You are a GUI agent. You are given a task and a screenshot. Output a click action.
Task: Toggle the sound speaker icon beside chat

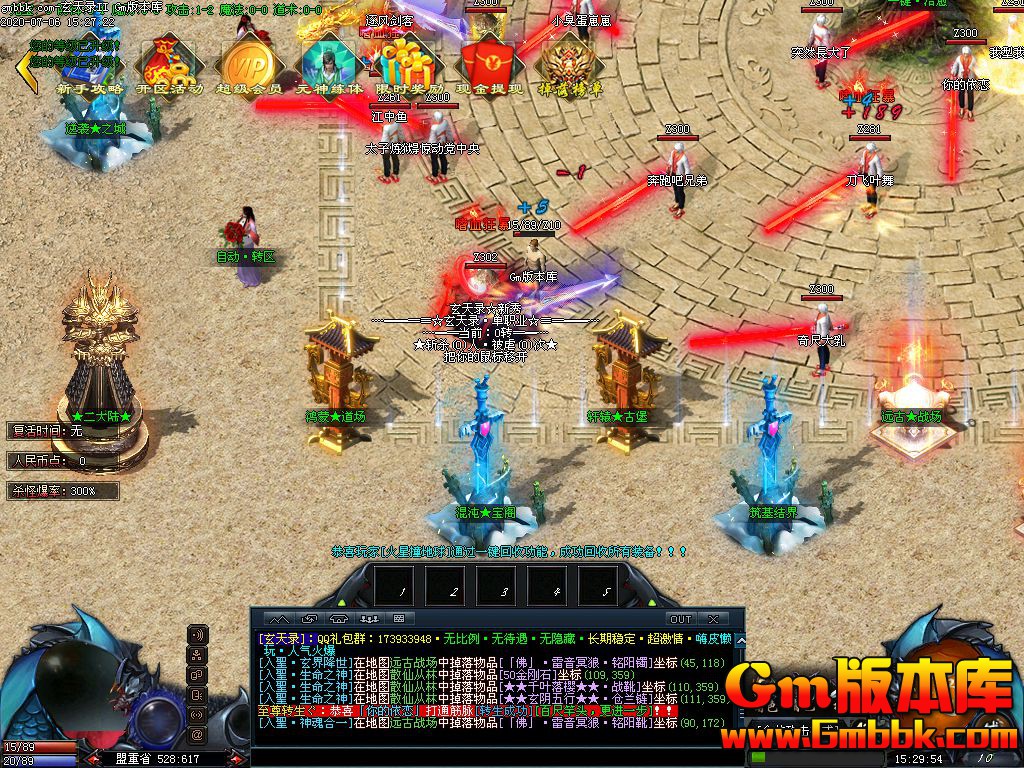(198, 635)
